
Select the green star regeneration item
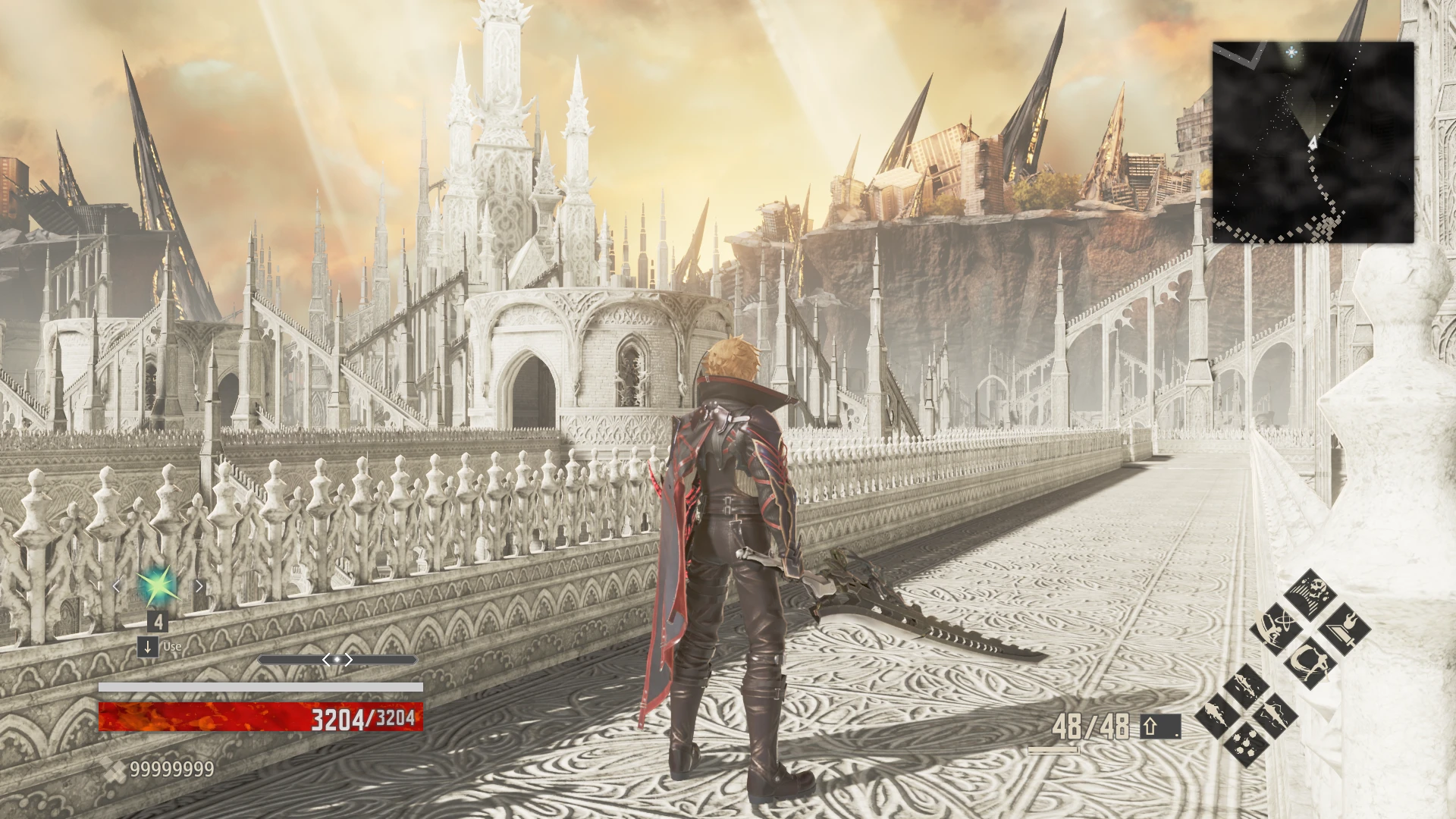click(158, 585)
